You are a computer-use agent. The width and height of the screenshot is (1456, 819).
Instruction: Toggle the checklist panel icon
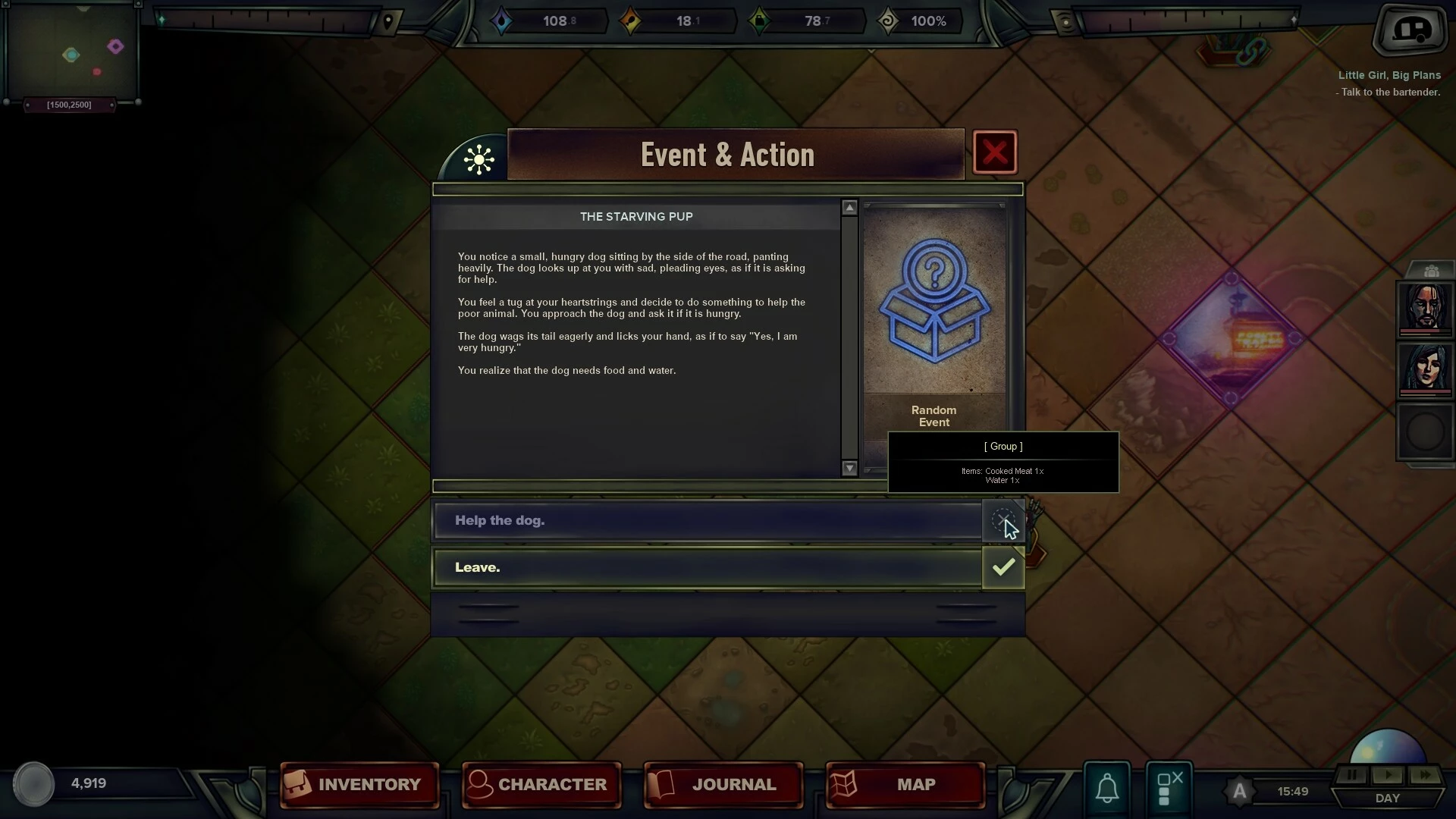(1169, 788)
